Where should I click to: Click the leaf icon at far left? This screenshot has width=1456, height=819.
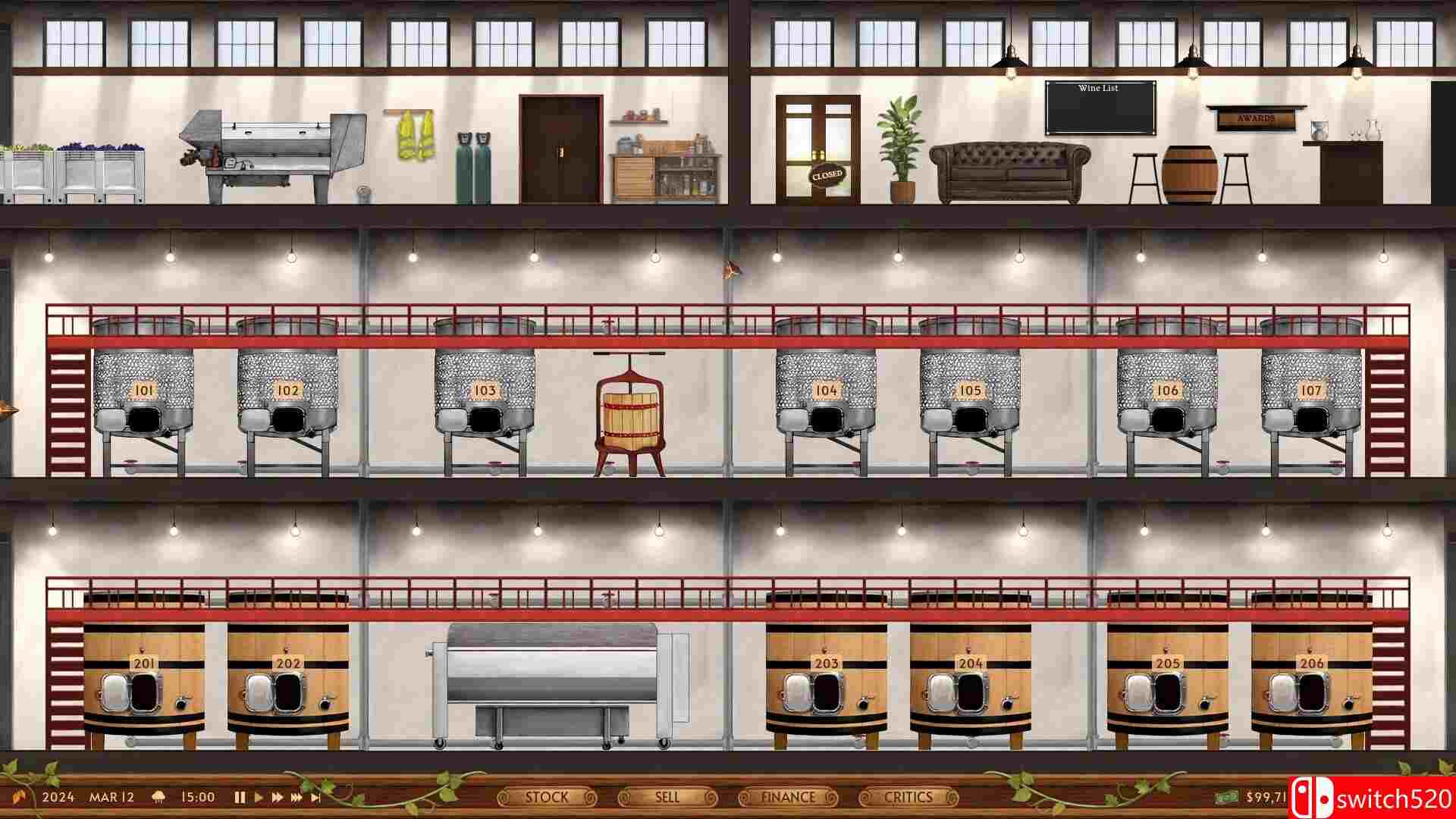pyautogui.click(x=19, y=795)
